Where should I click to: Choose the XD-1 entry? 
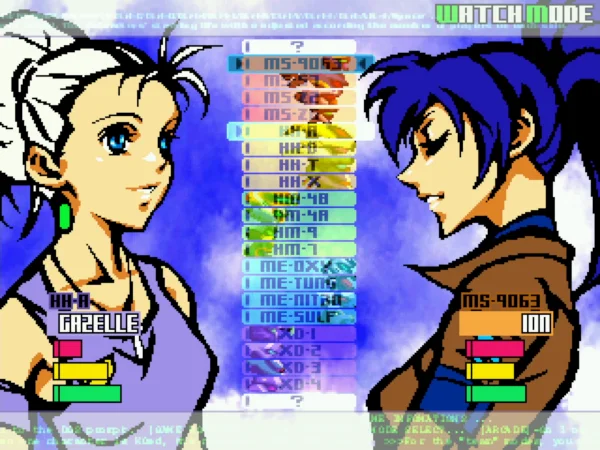pos(299,334)
